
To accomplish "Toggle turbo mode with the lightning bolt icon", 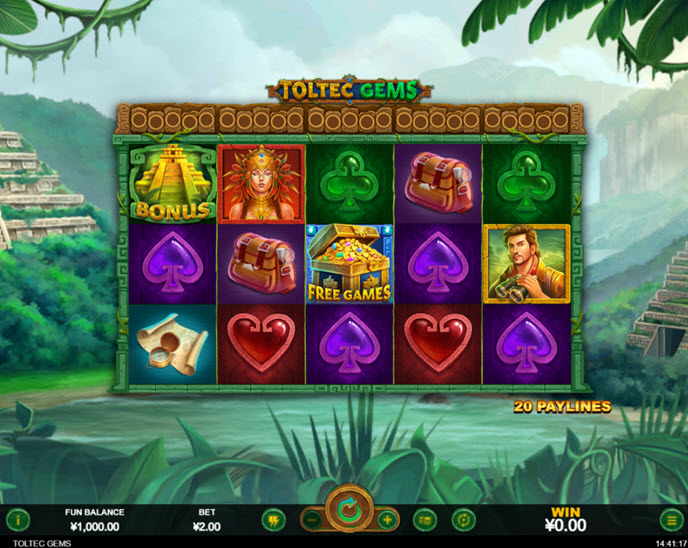I will point(272,520).
